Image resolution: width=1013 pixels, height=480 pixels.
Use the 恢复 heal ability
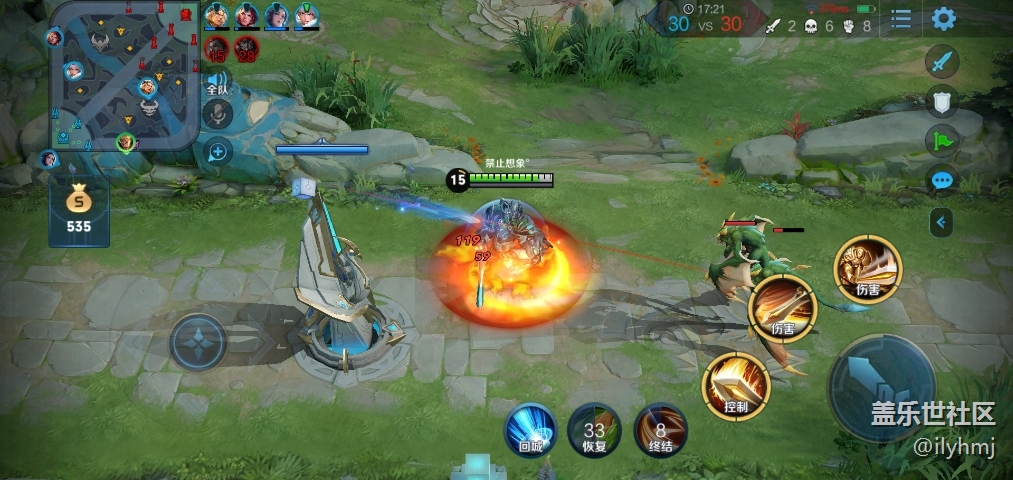tap(594, 431)
